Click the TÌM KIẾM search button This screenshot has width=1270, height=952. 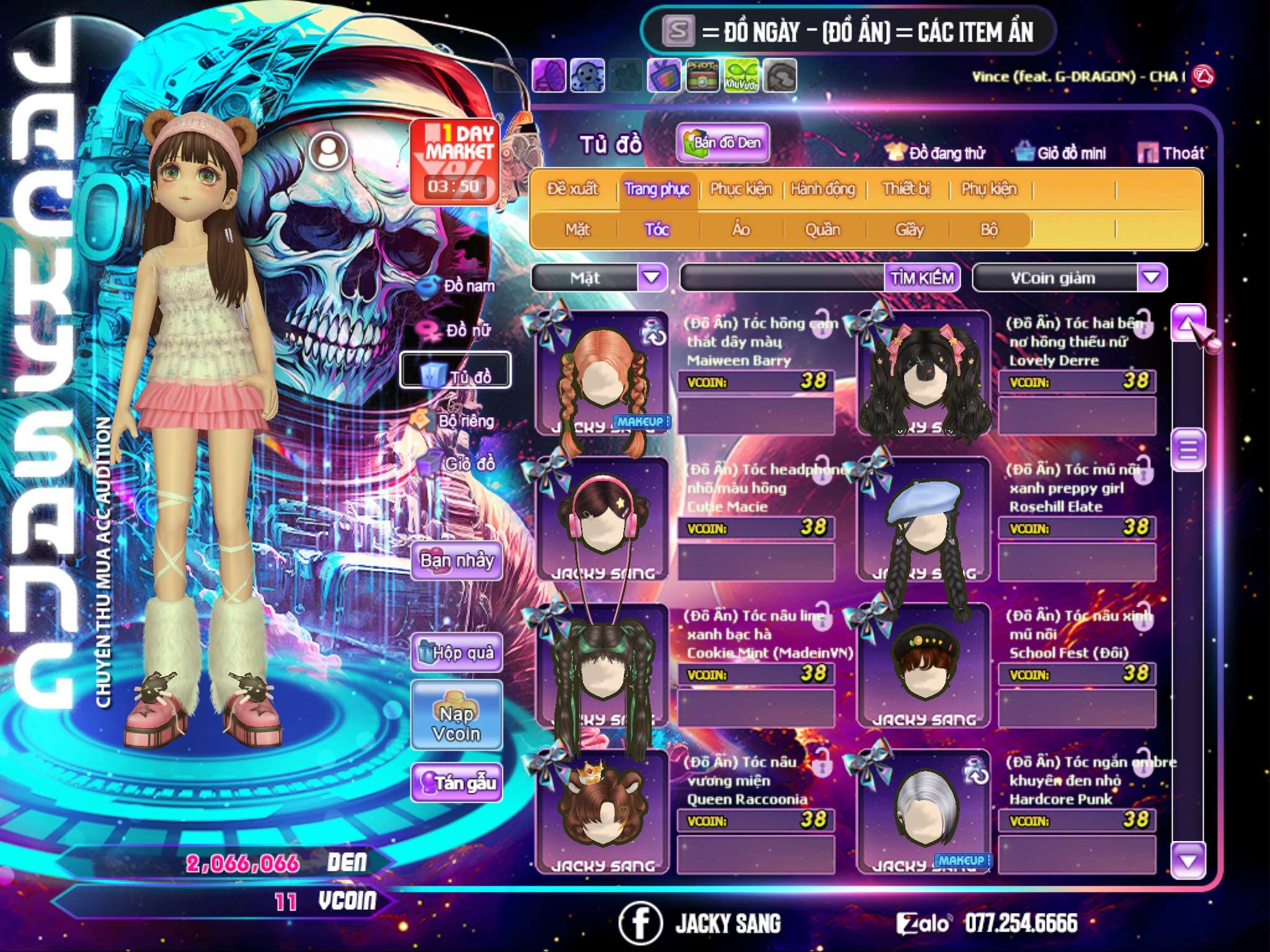[x=921, y=278]
